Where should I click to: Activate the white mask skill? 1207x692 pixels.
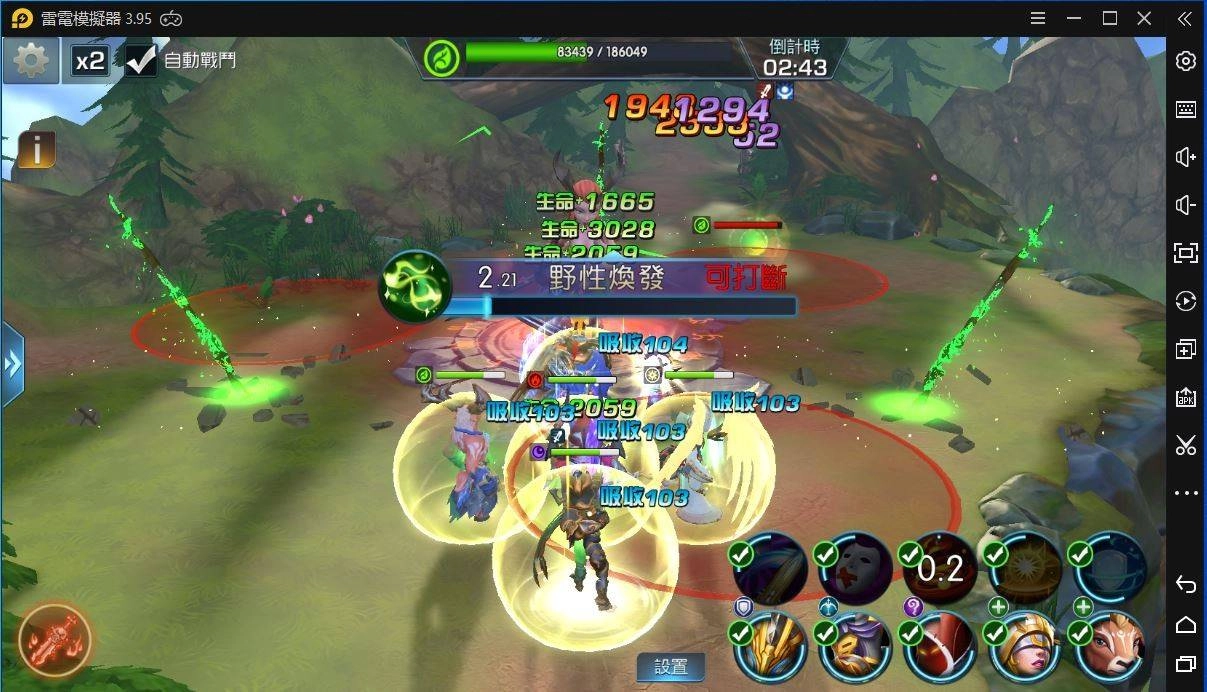[856, 568]
